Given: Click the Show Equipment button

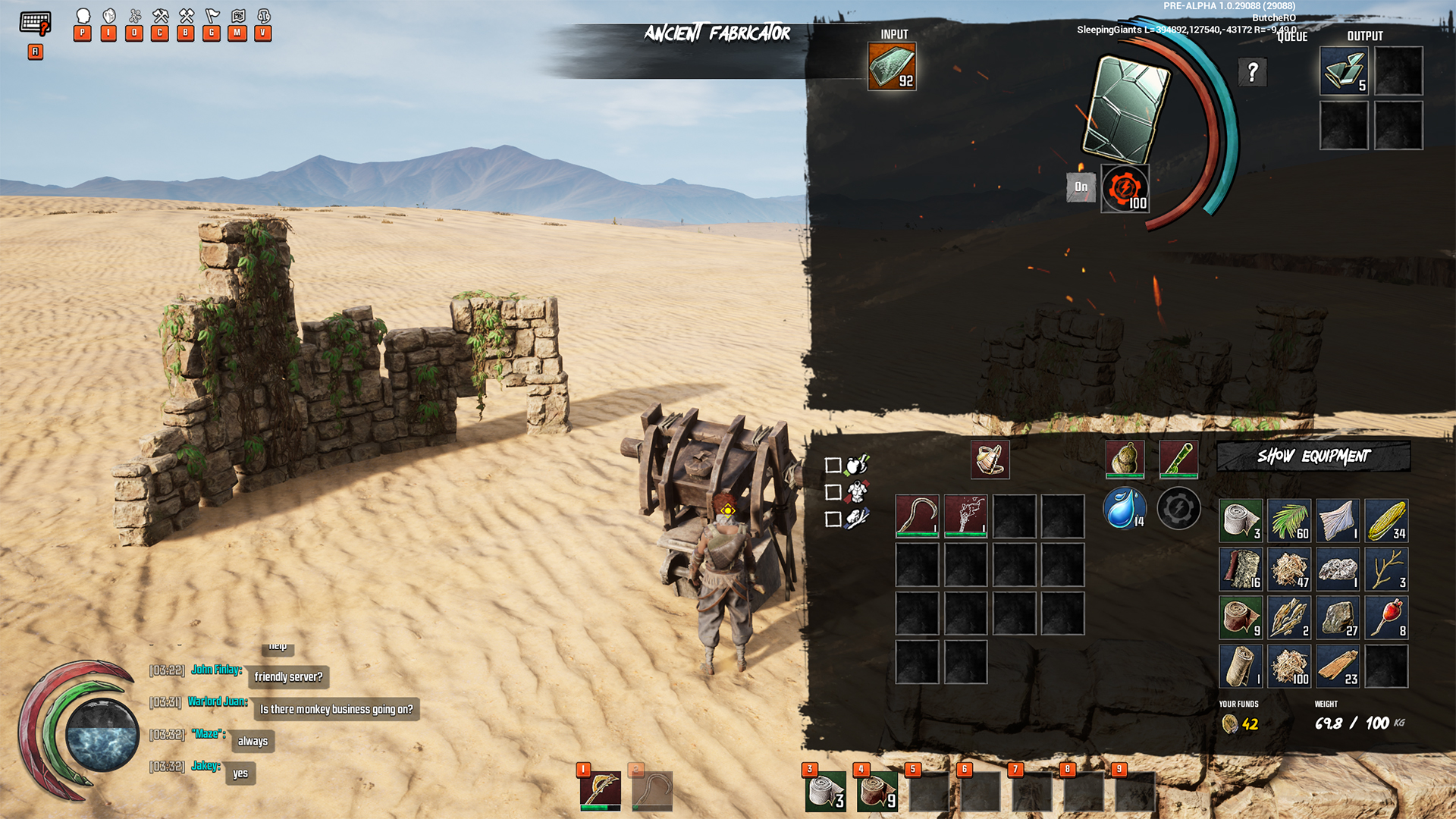Looking at the screenshot, I should click(x=1313, y=457).
